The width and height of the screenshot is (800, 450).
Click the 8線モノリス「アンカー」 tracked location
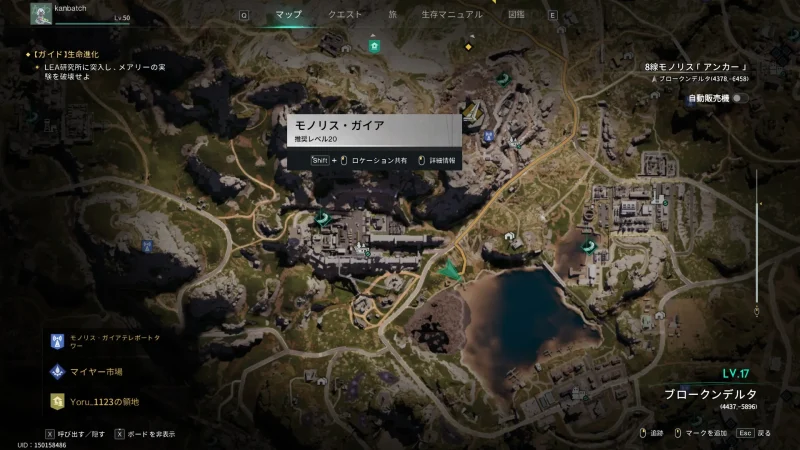[697, 68]
